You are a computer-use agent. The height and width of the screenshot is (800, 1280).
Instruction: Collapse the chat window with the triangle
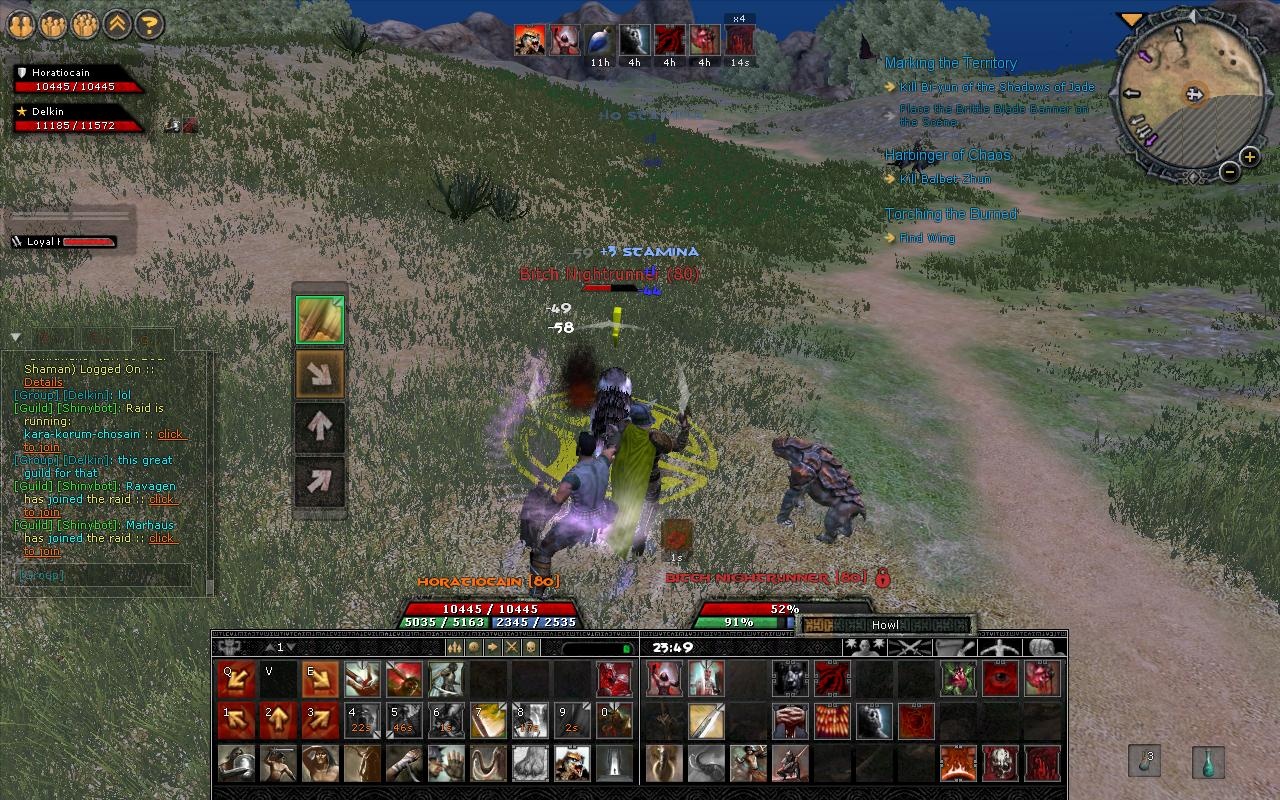[x=14, y=336]
